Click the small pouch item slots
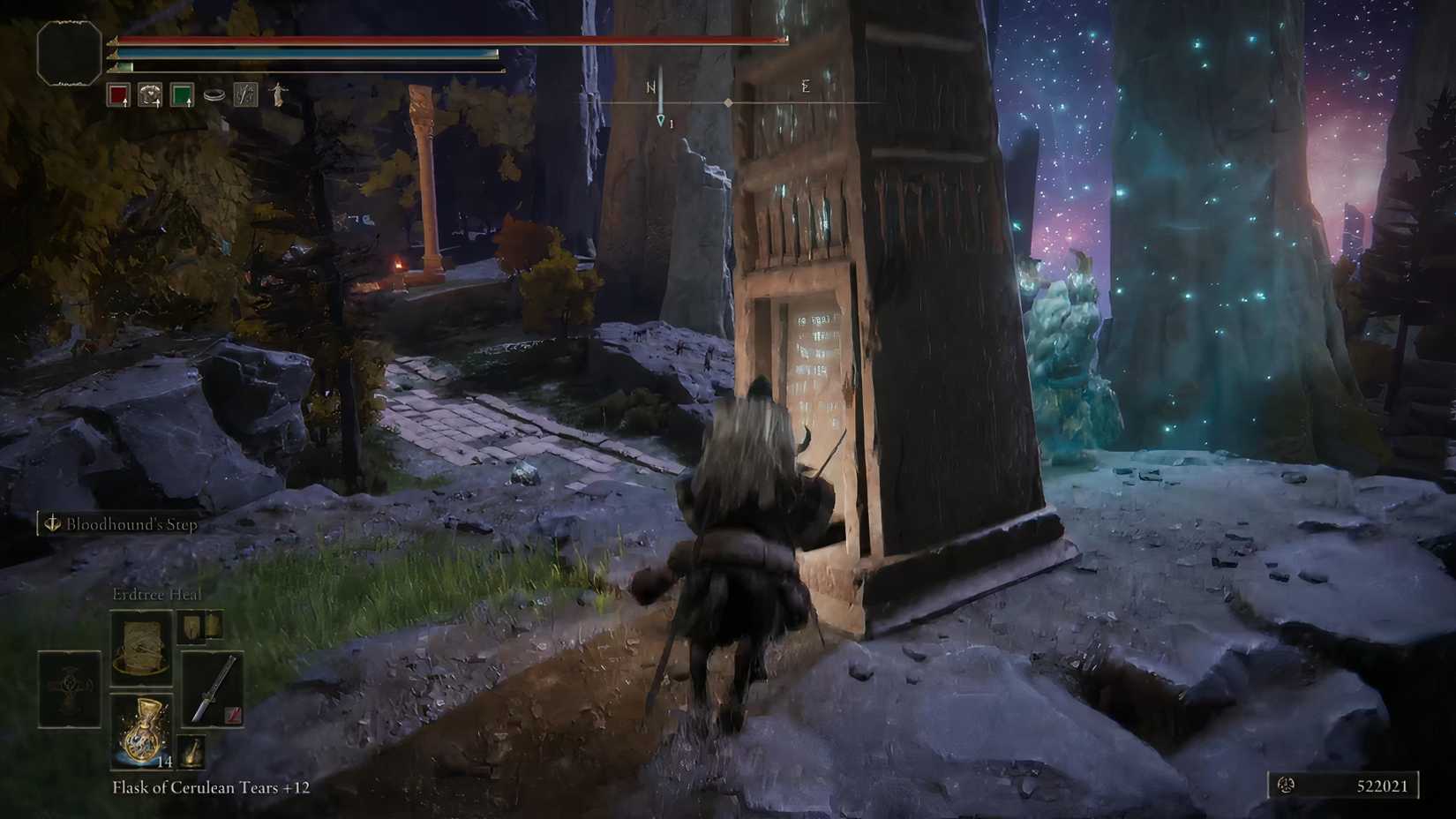 coord(201,627)
